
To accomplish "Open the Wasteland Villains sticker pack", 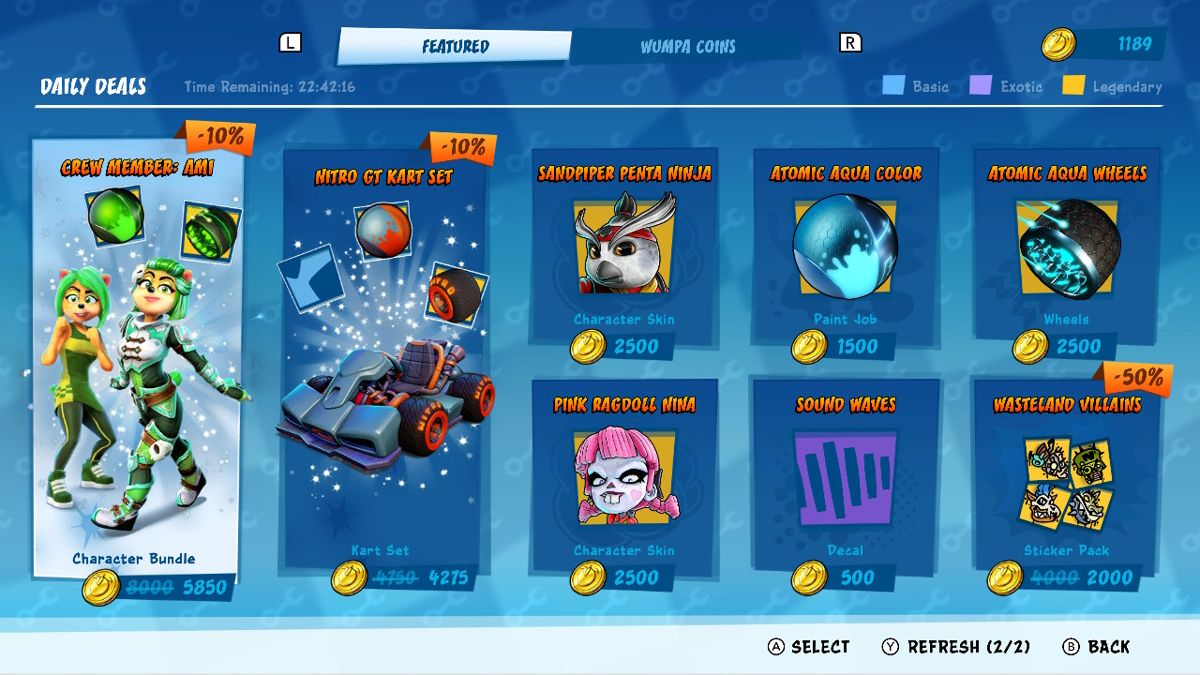I will (x=1067, y=480).
